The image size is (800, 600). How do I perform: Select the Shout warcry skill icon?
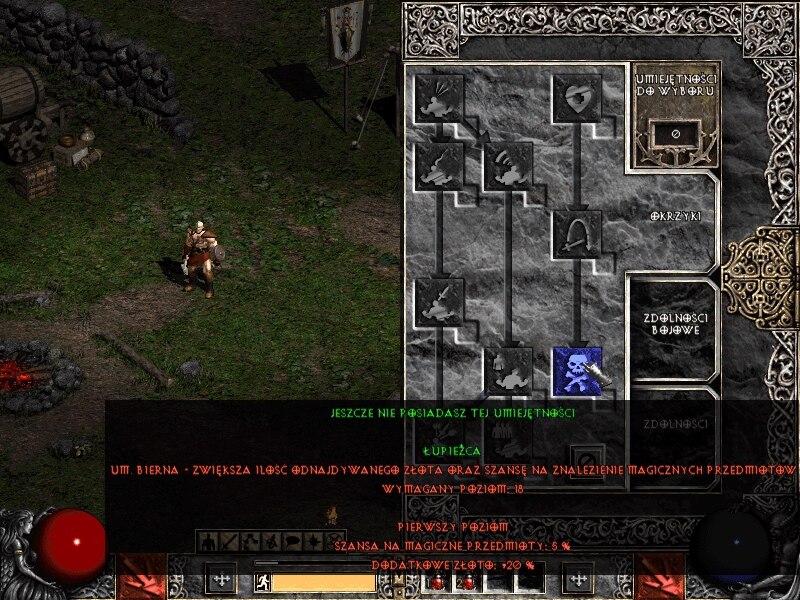click(x=508, y=166)
